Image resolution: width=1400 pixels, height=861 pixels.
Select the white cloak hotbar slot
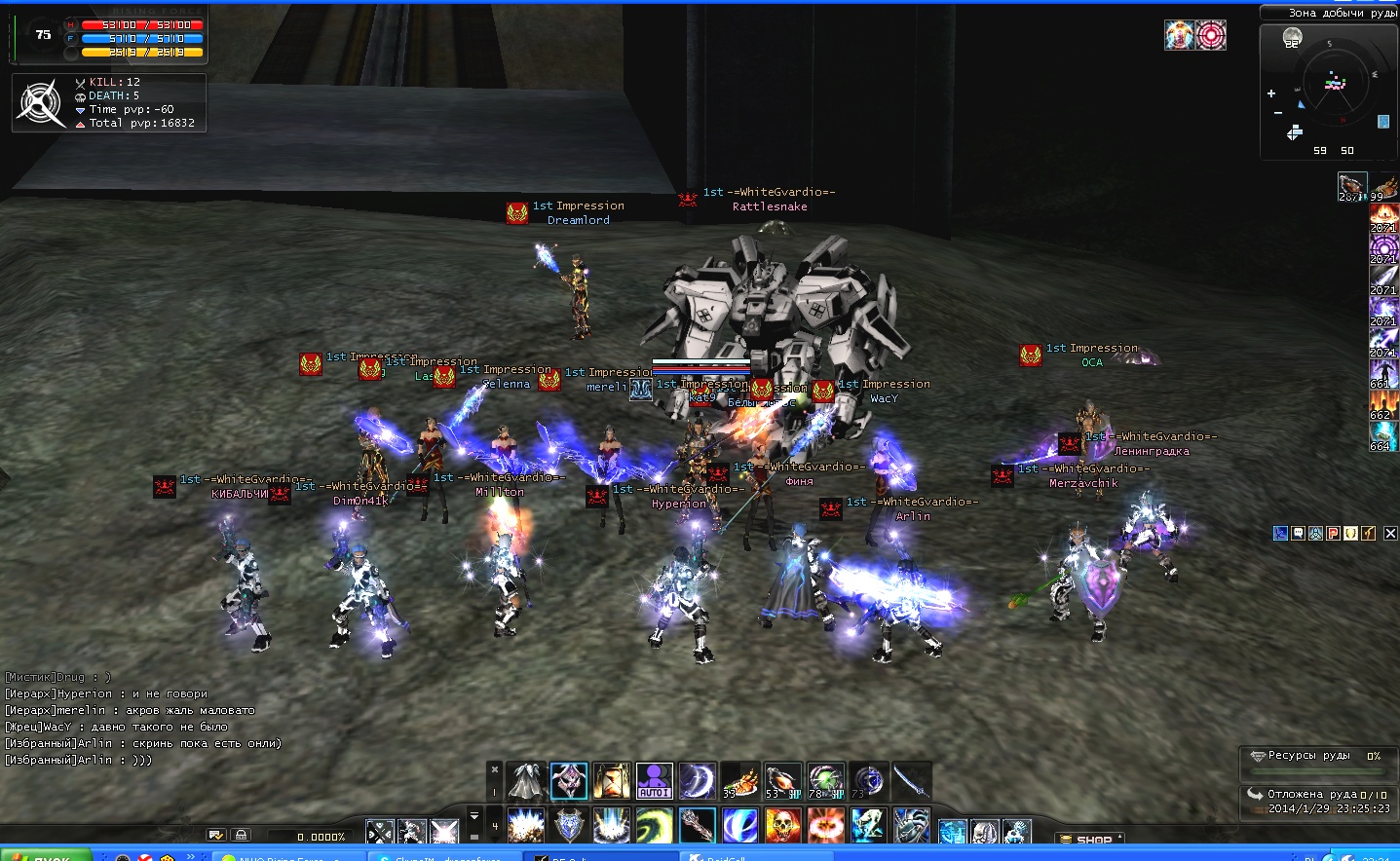(526, 781)
